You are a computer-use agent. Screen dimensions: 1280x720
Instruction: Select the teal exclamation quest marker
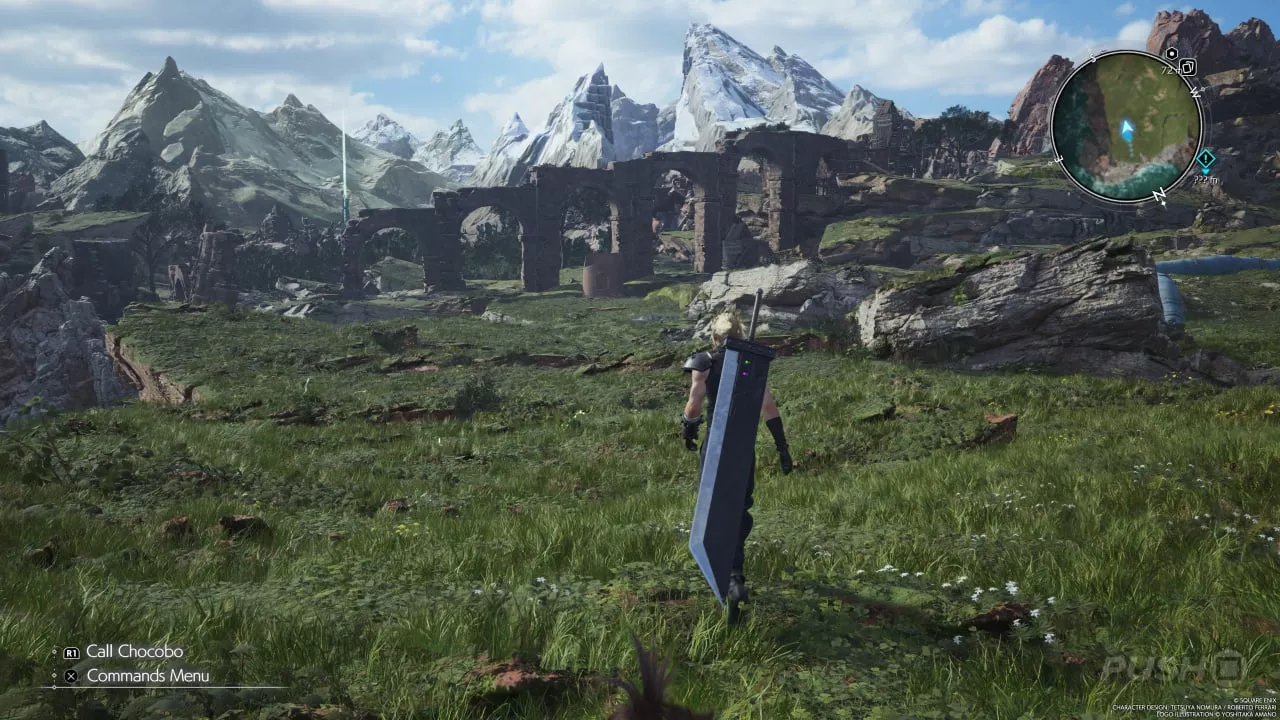tap(1206, 159)
